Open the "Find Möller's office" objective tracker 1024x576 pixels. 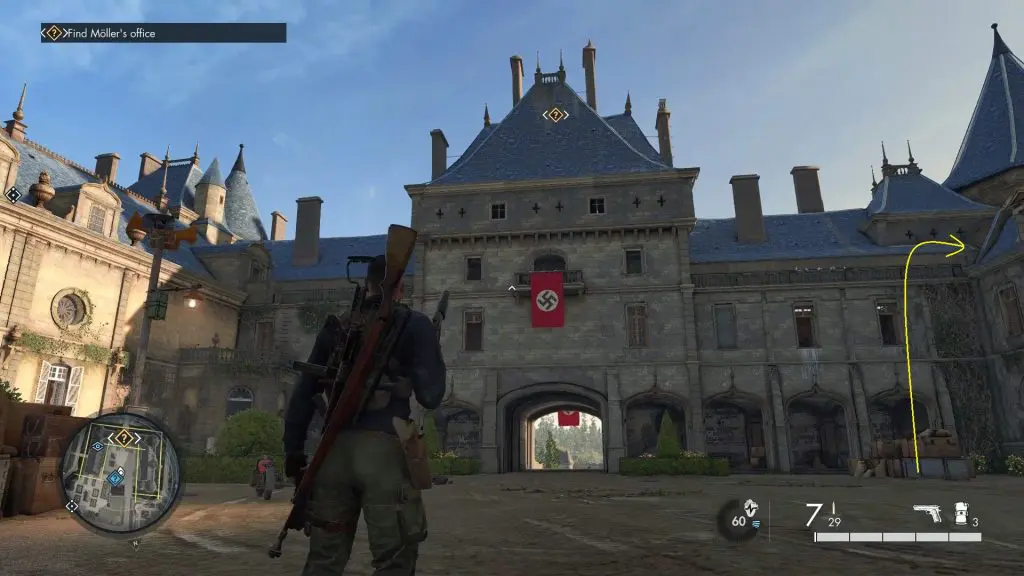pos(163,33)
